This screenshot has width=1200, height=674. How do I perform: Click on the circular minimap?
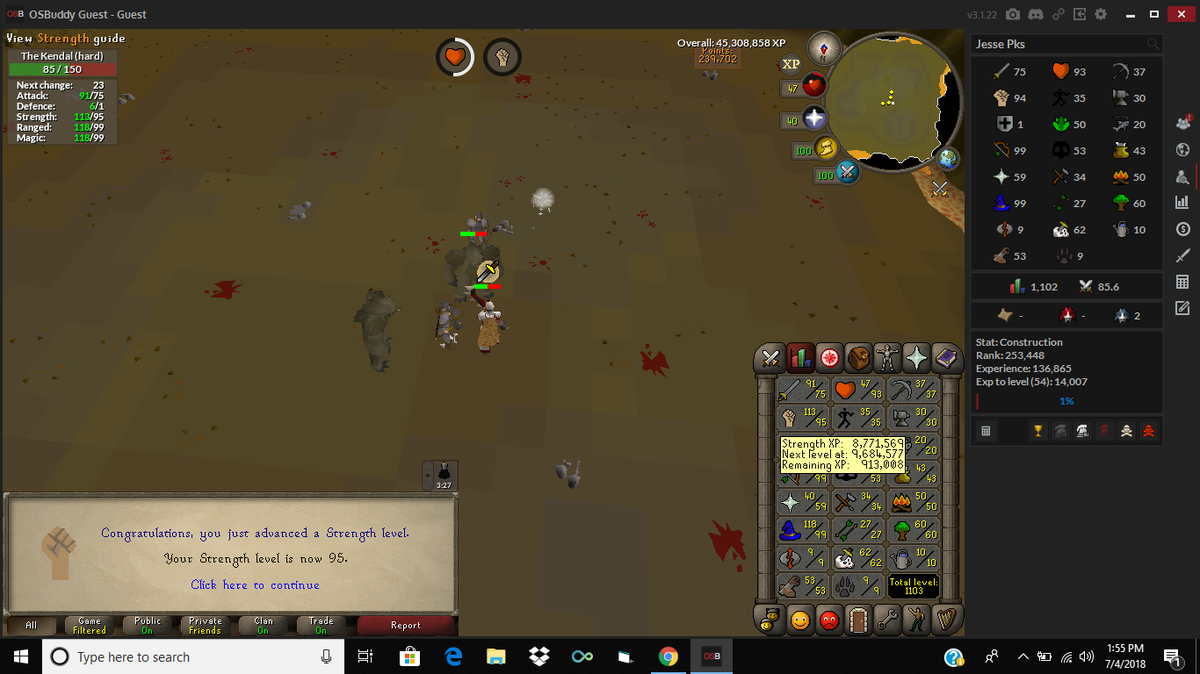[891, 98]
